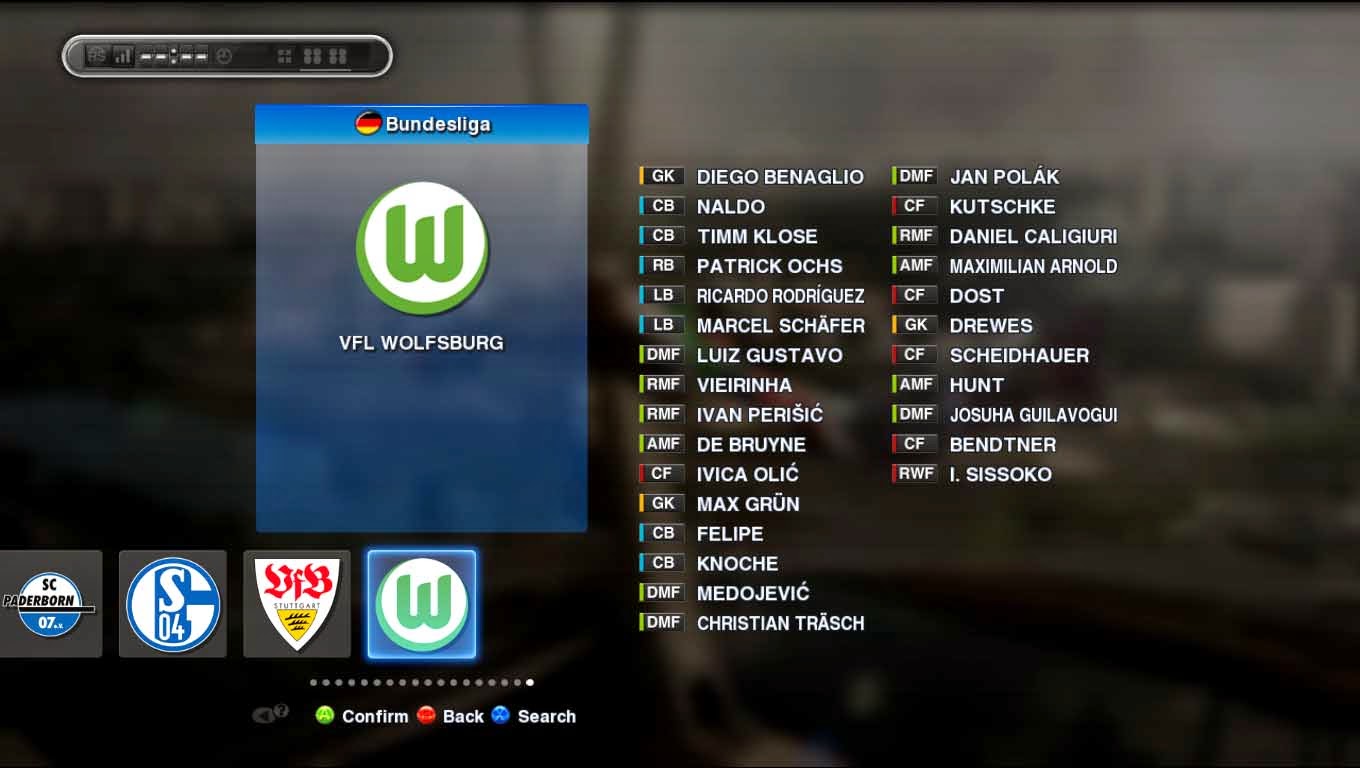Click the red Back icon
1360x768 pixels.
click(x=428, y=715)
